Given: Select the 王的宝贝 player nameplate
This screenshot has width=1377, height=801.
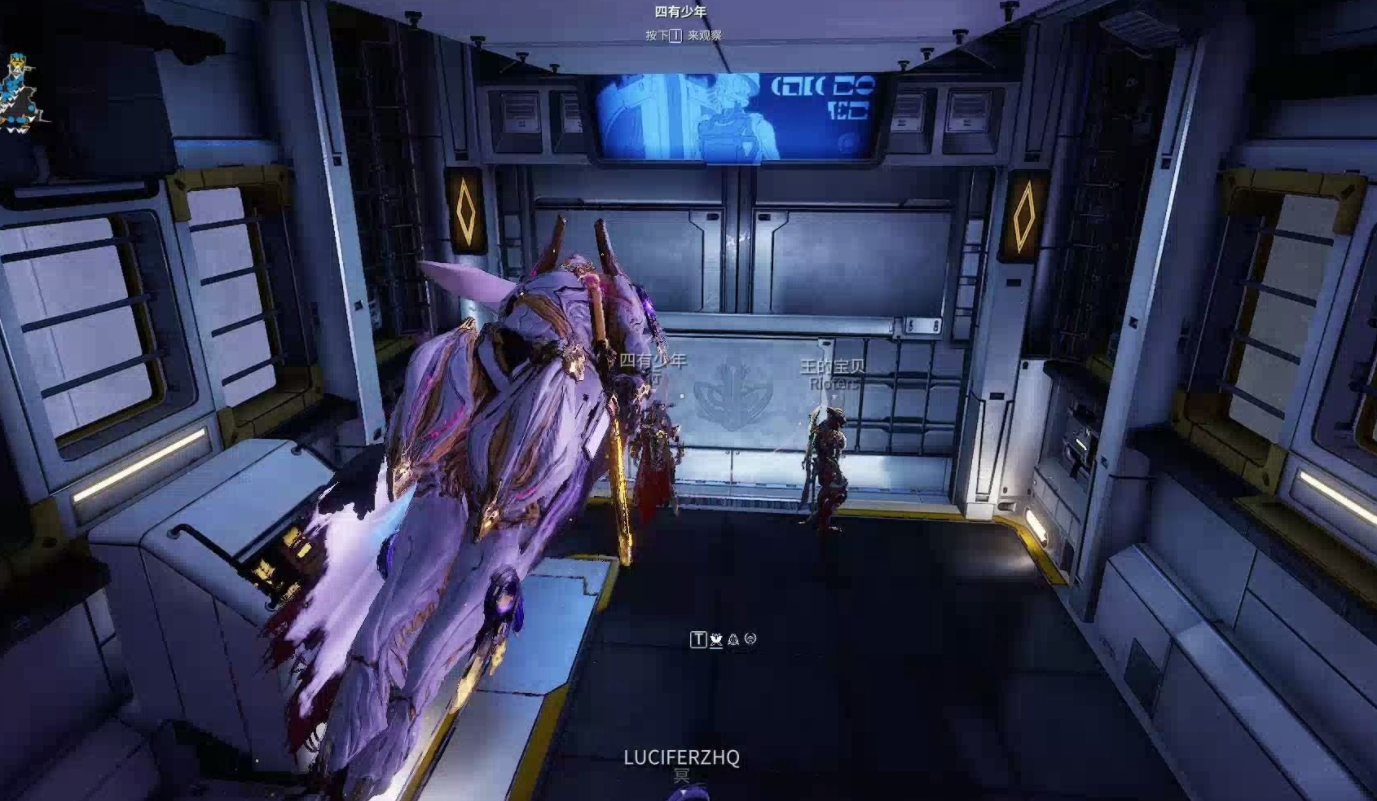Looking at the screenshot, I should pos(831,366).
